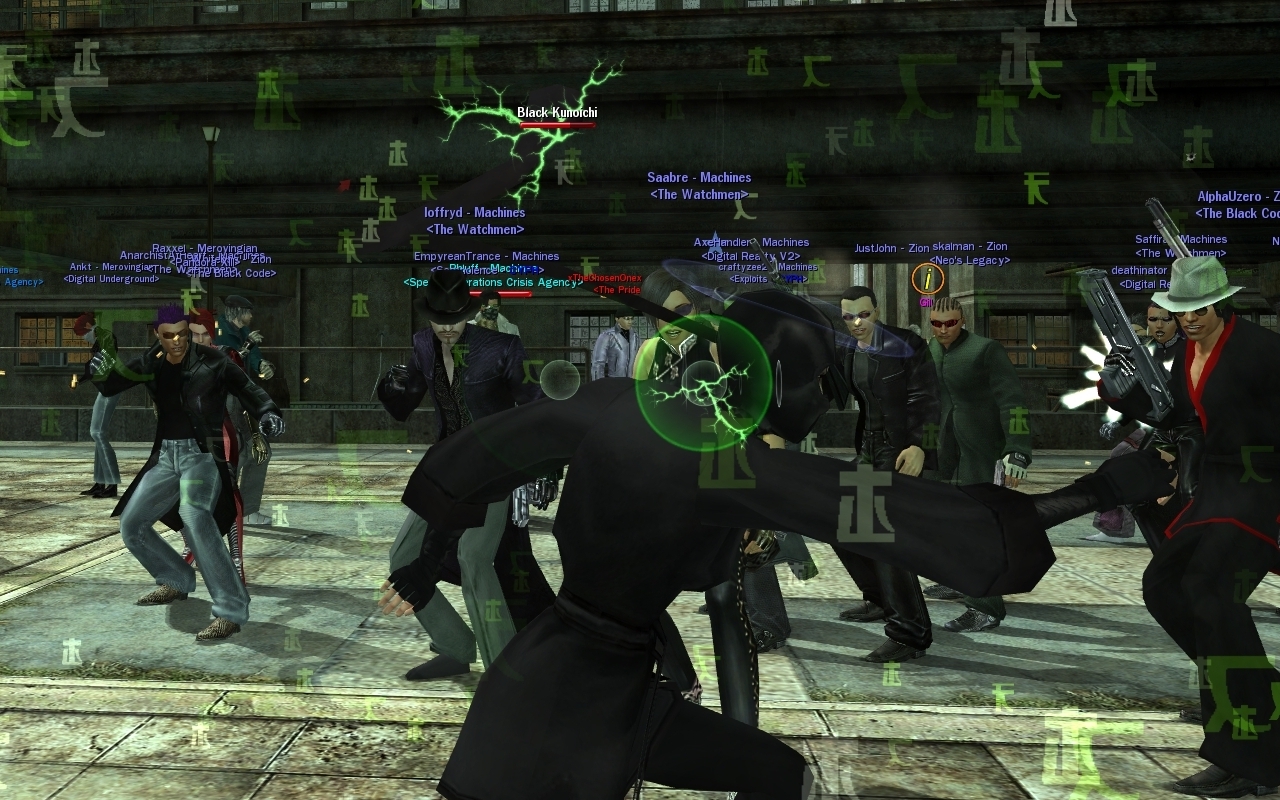This screenshot has height=800, width=1280.
Task: Choose the EmpyreanTrance player nameplate
Action: [486, 257]
